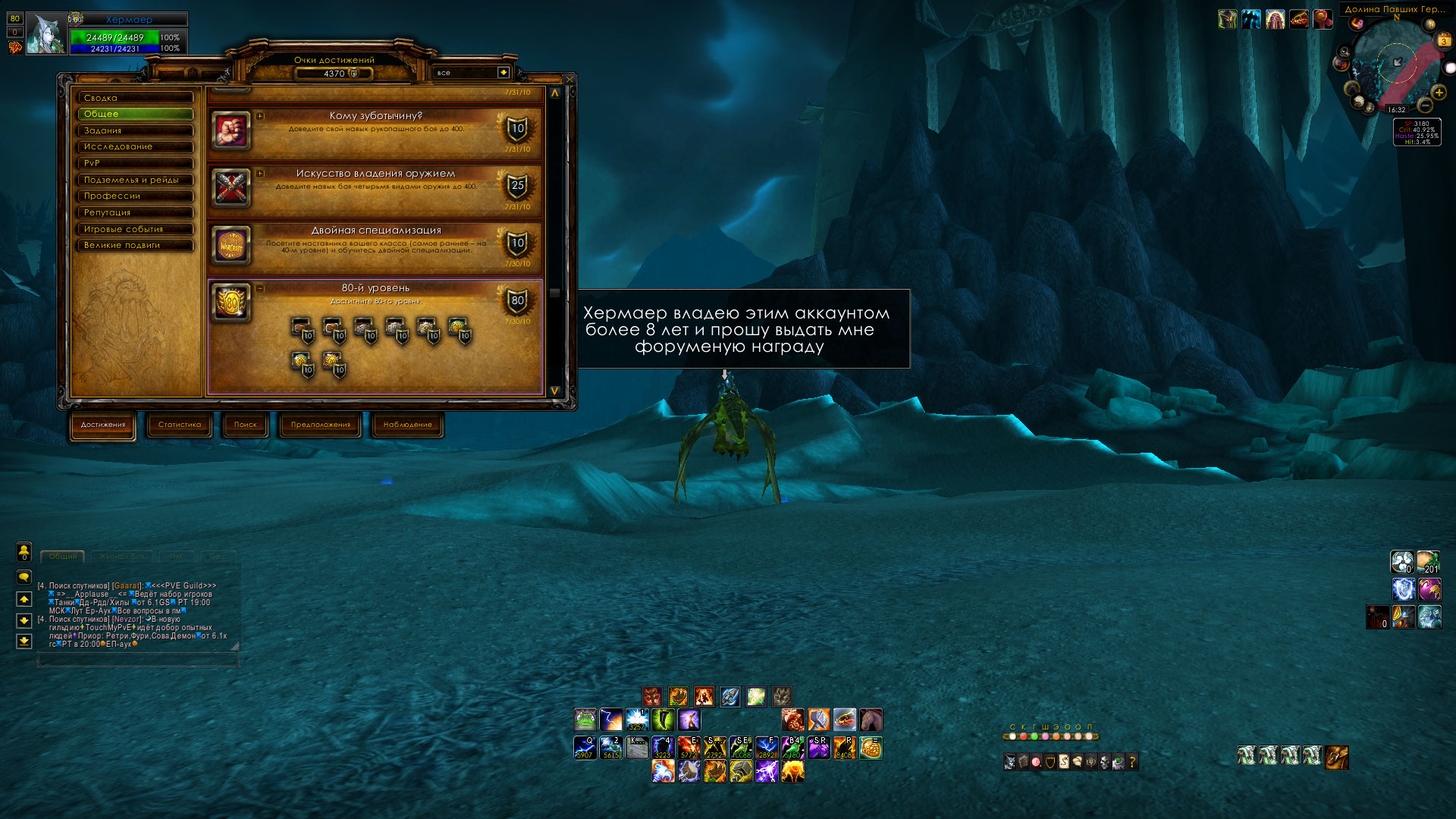Image resolution: width=1456 pixels, height=819 pixels.
Task: Select the Двойная специализация achievement row
Action: tap(375, 246)
